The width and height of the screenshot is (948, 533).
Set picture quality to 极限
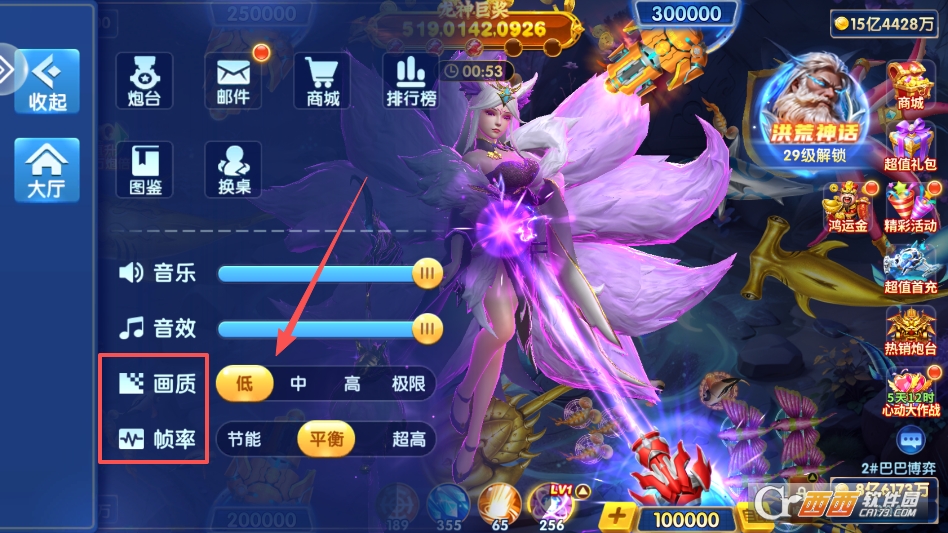[x=408, y=383]
